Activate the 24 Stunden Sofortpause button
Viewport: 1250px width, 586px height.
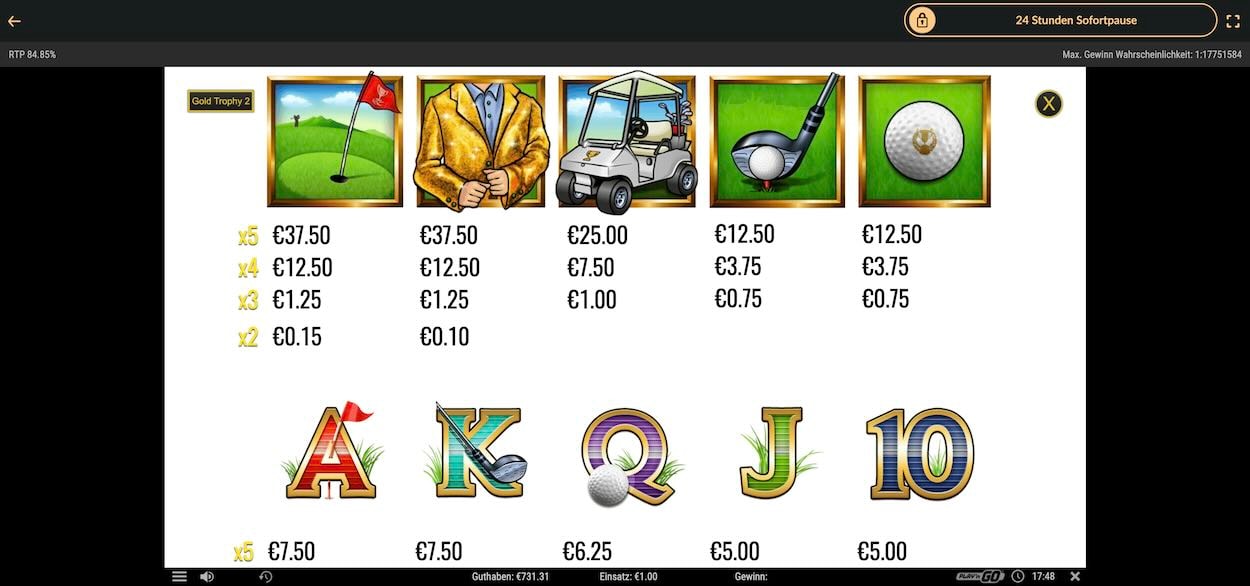point(1060,20)
